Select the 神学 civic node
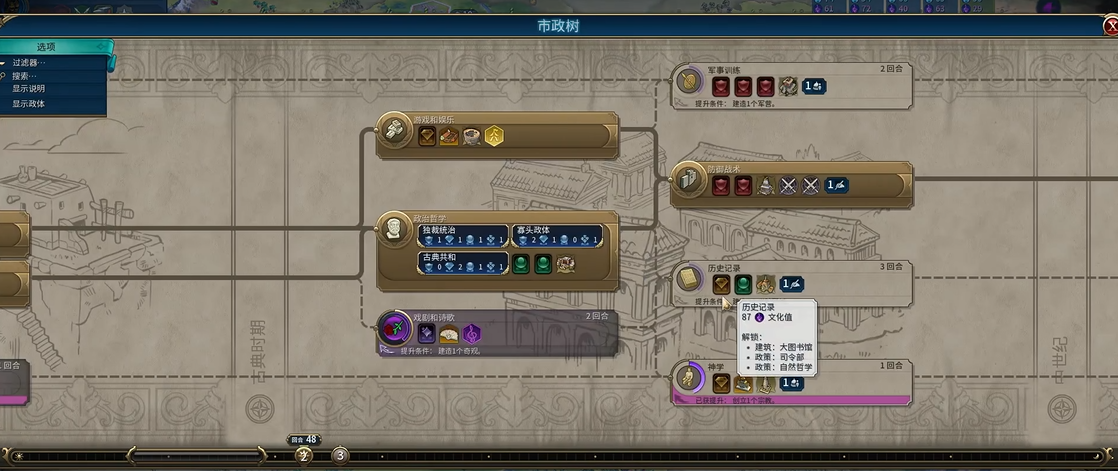The width and height of the screenshot is (1118, 471). (x=687, y=377)
